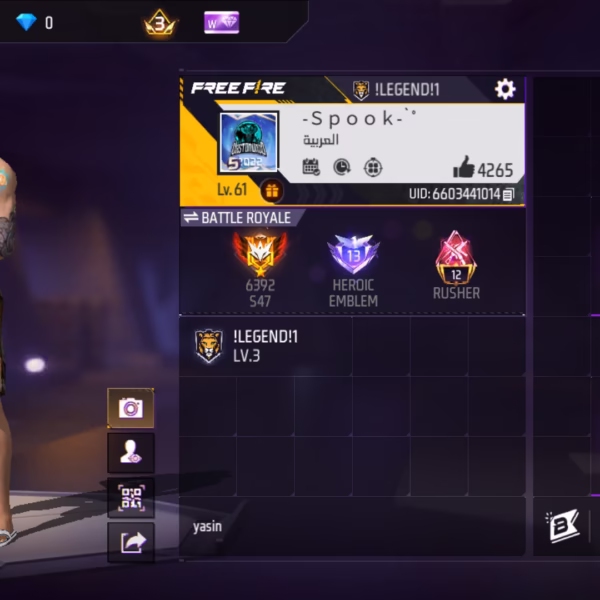Screen dimensions: 600x600
Task: Share the profile with the arrow button
Action: [131, 542]
